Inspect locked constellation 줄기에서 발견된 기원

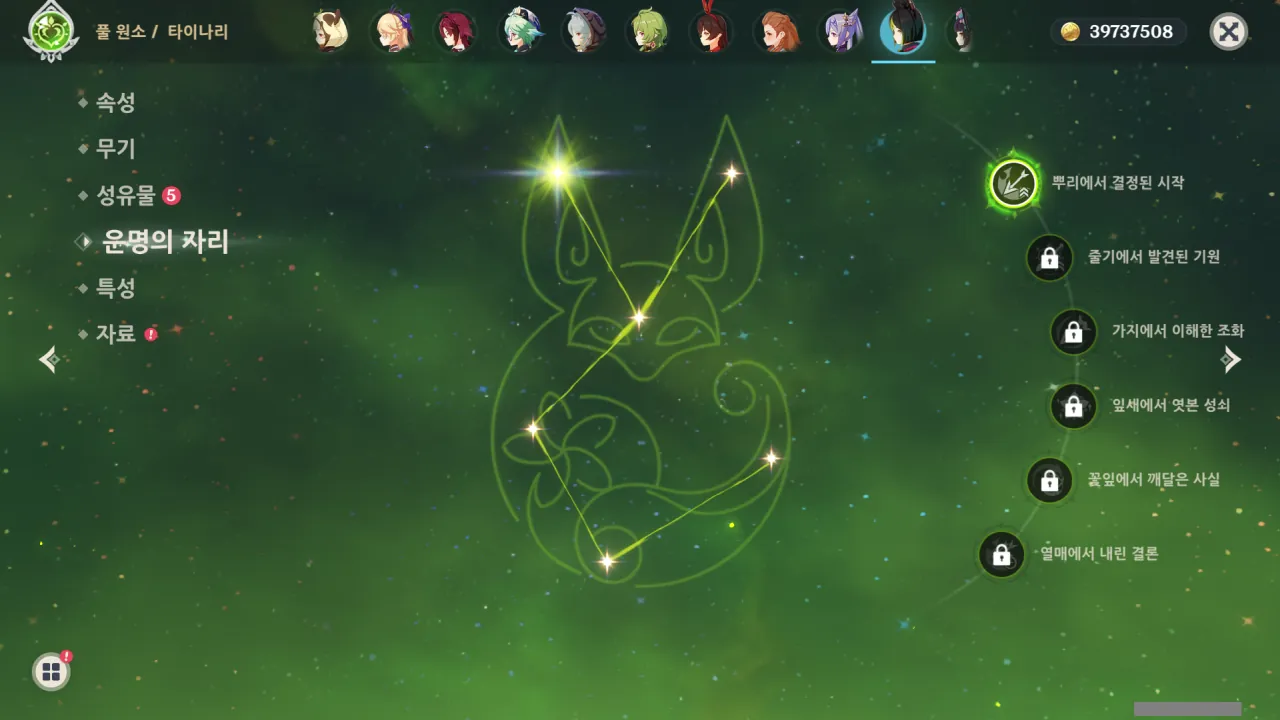pyautogui.click(x=1049, y=258)
